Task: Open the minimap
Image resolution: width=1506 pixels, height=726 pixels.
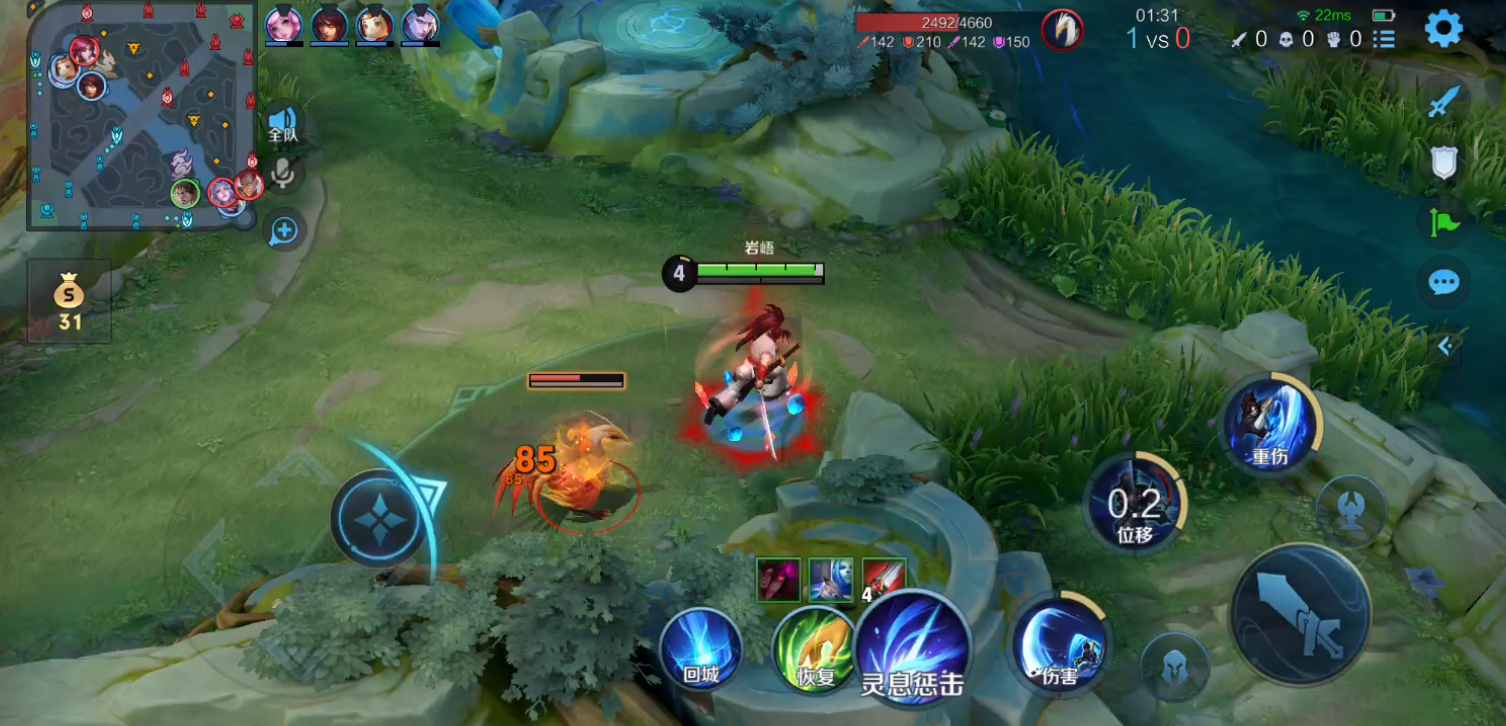Action: pos(142,116)
